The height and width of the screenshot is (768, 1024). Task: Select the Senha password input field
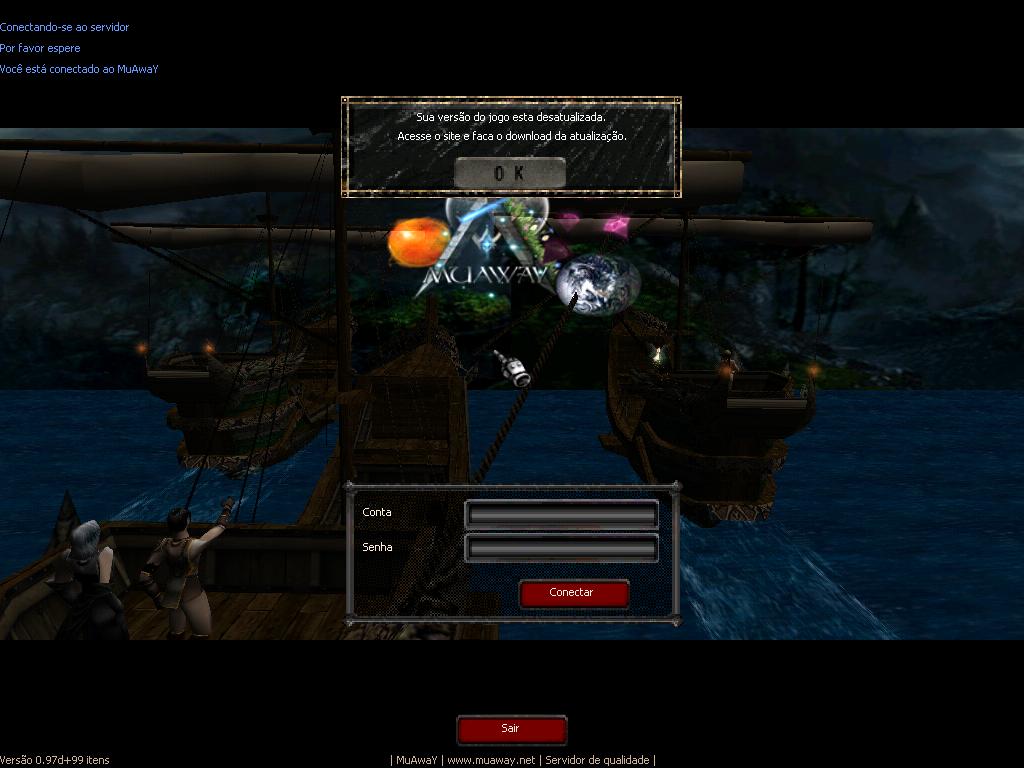click(x=561, y=548)
